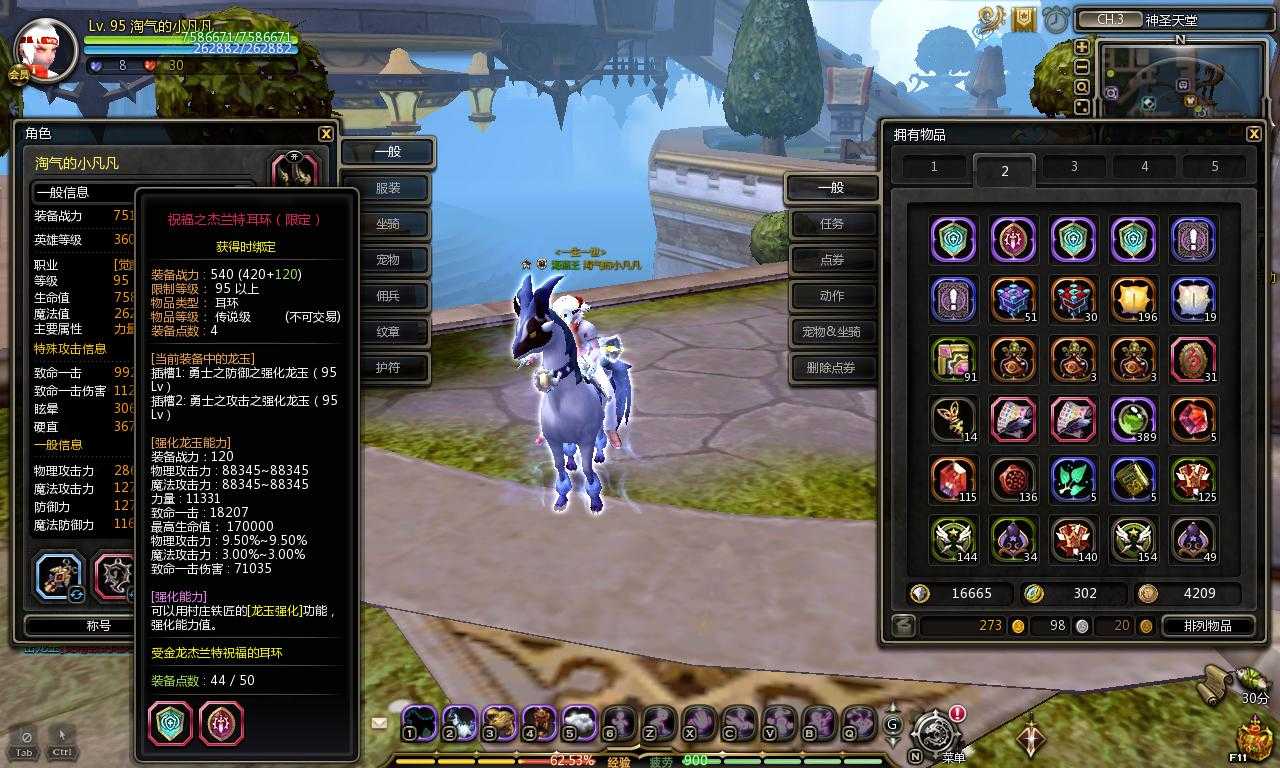
Task: Choose the 任务 quest items category
Action: (x=831, y=224)
